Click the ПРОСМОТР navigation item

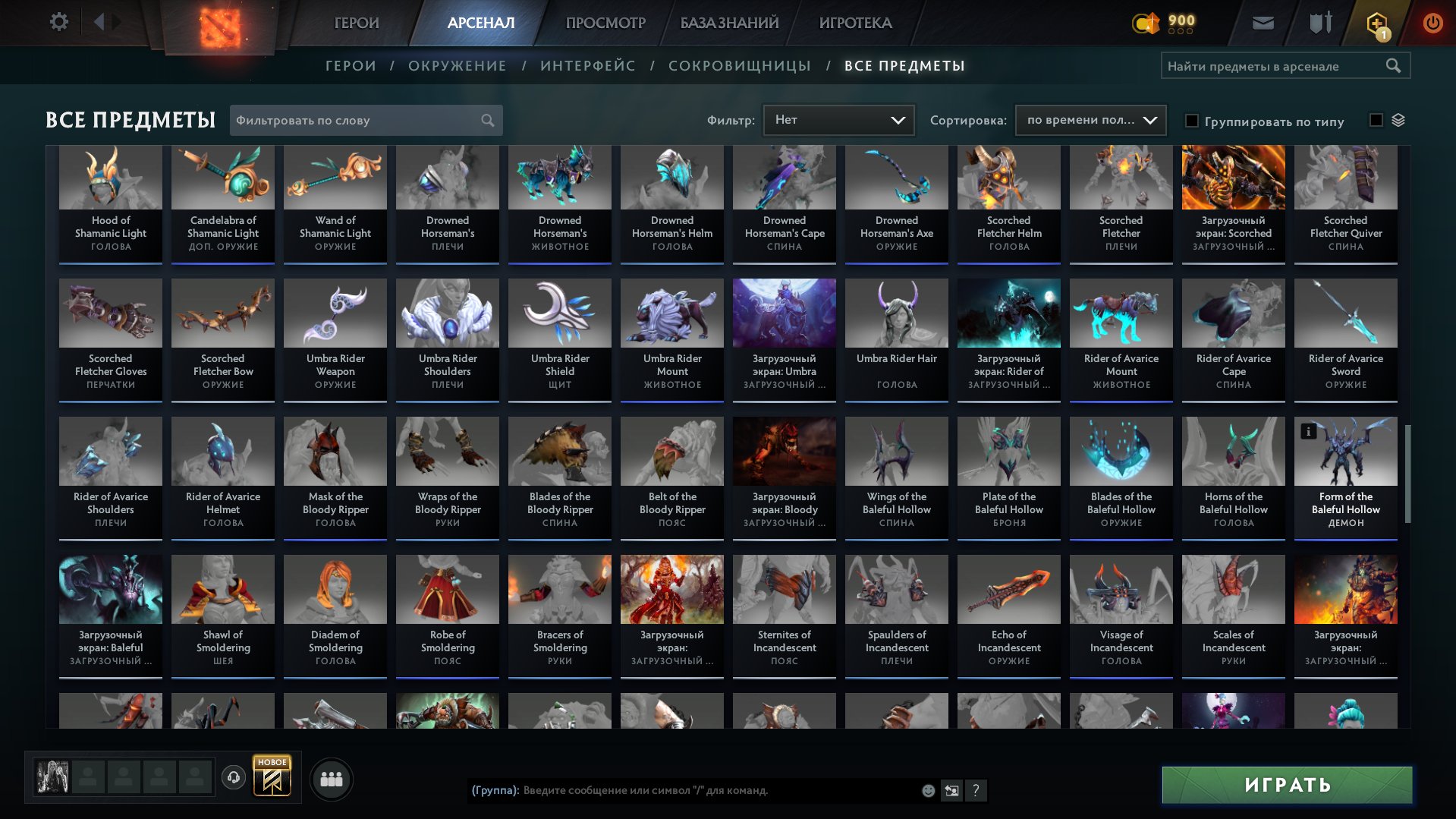605,22
